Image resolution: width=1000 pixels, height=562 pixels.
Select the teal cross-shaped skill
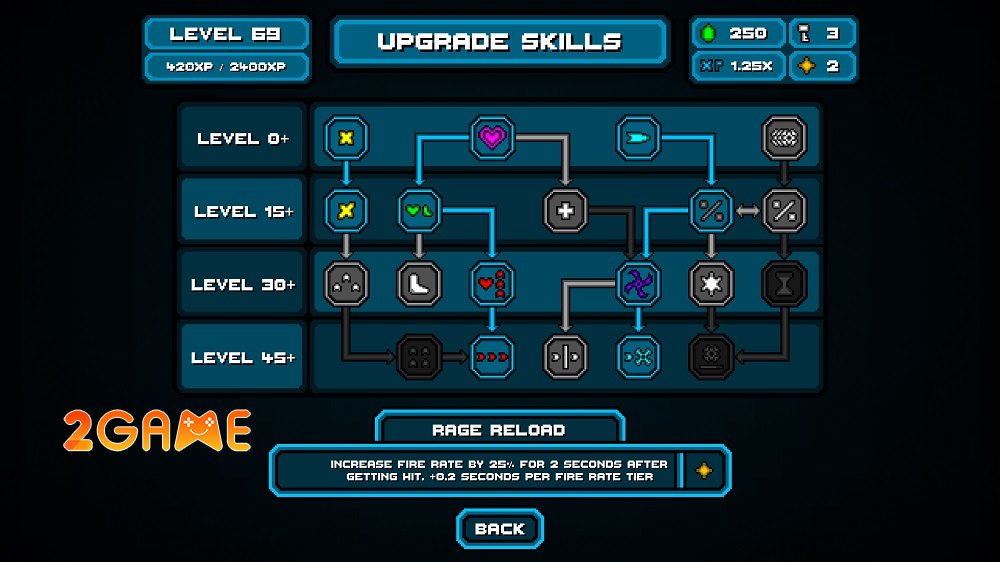(x=637, y=356)
